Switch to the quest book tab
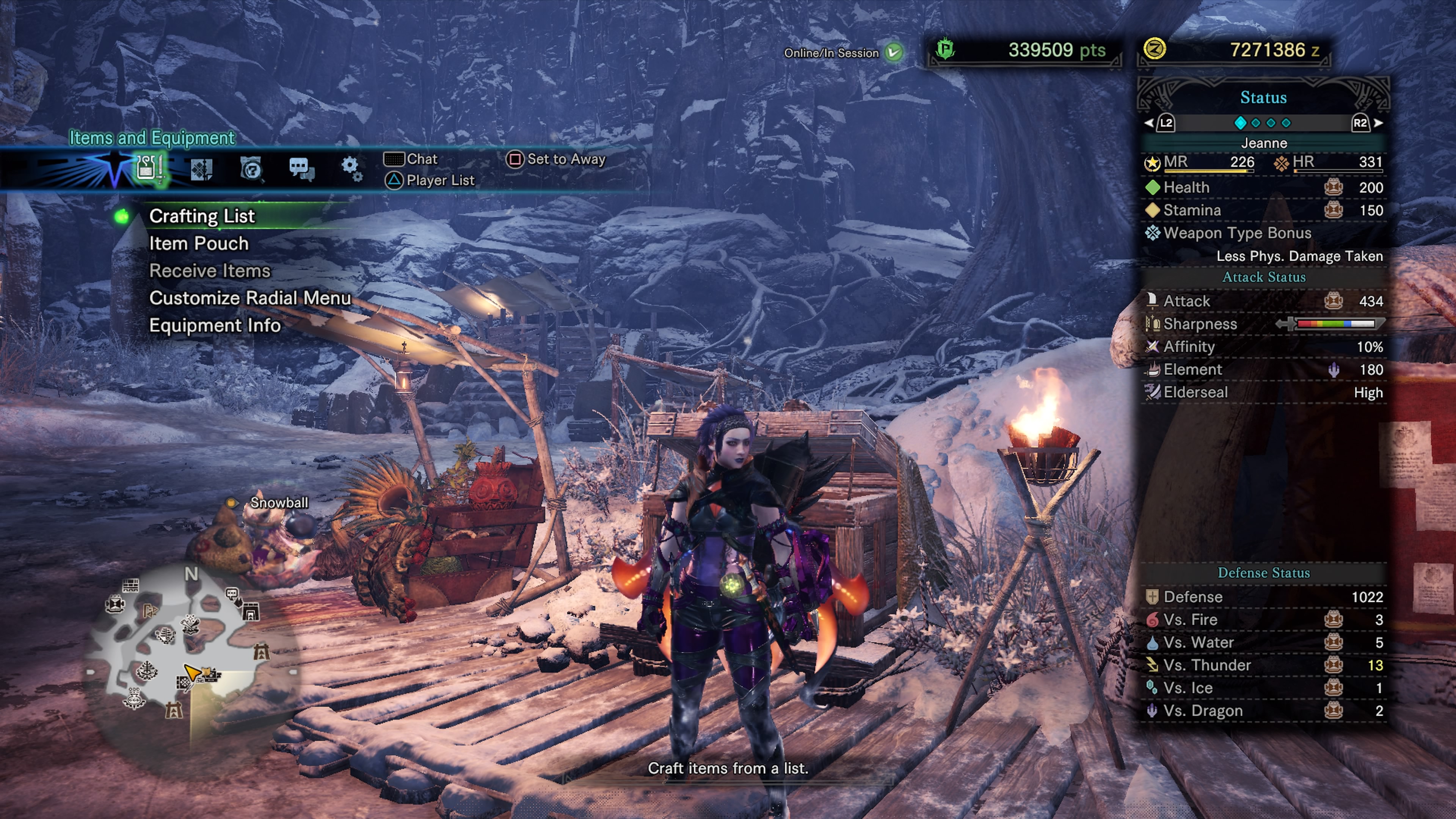 (201, 168)
